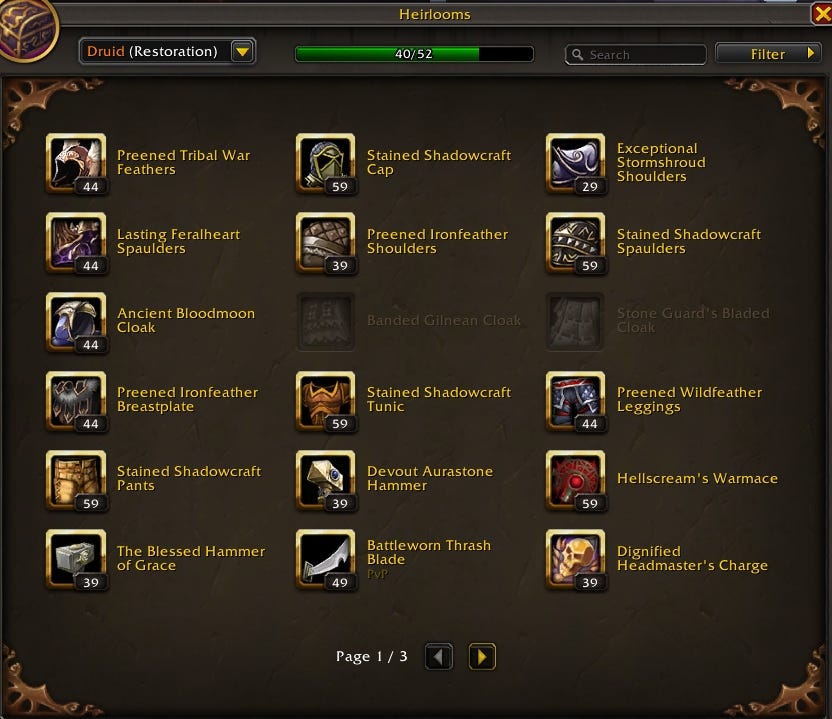Click the heirloom Search field
This screenshot has height=719, width=832.
click(642, 55)
